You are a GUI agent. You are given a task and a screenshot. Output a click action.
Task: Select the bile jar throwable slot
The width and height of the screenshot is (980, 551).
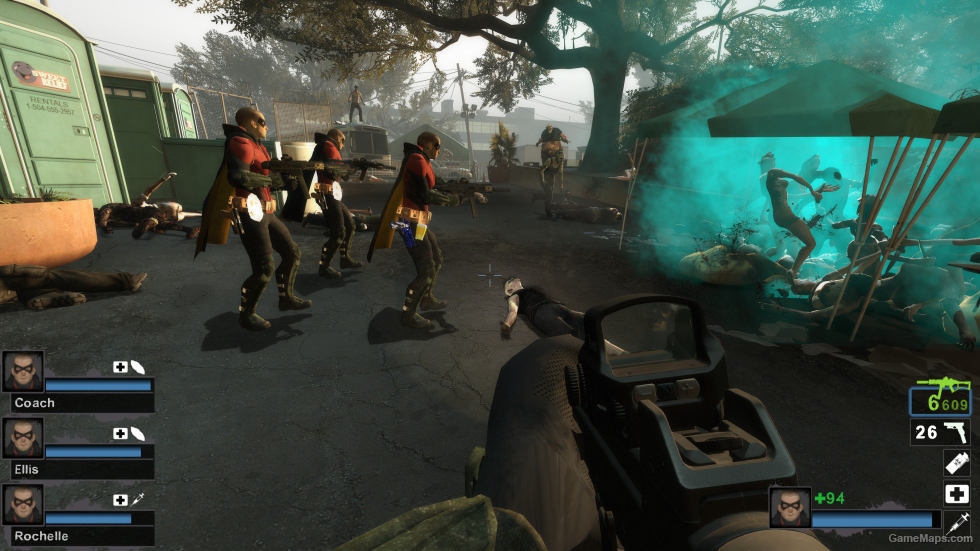957,463
